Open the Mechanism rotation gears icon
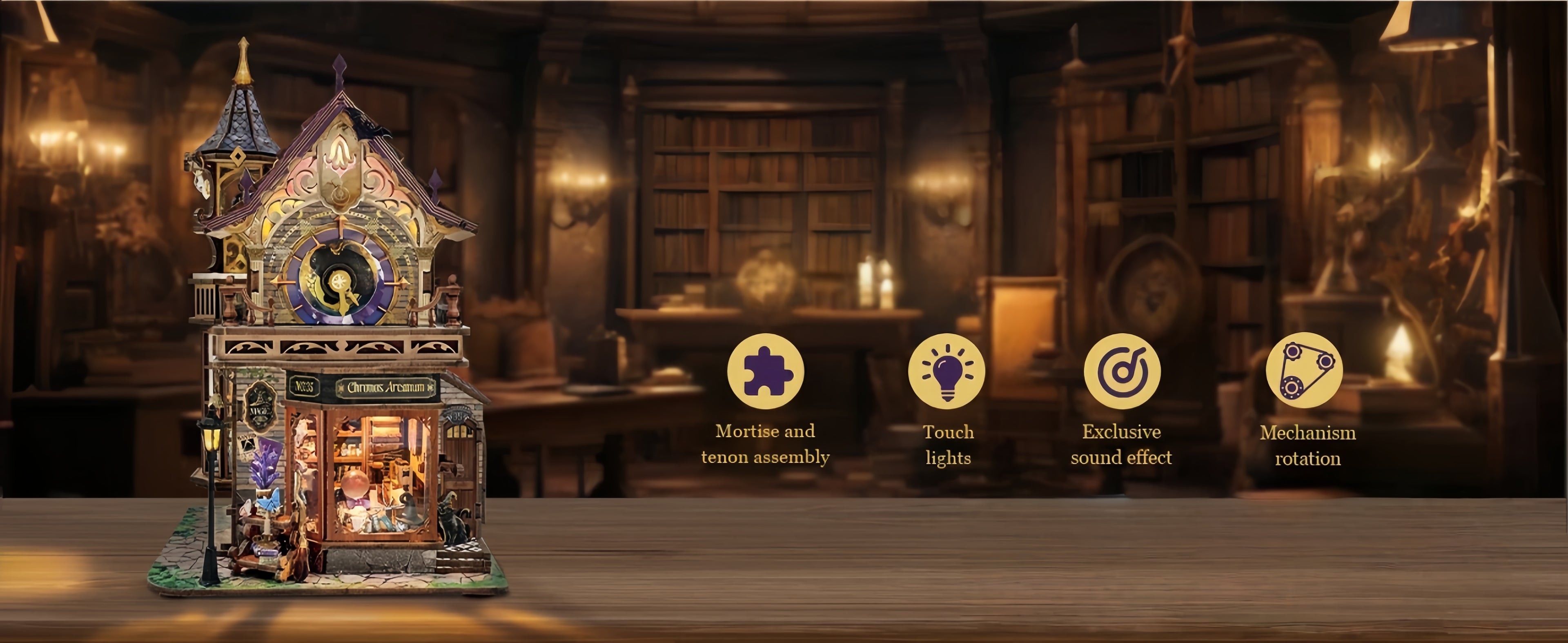Screen dimensions: 1568x643 pyautogui.click(x=1304, y=370)
